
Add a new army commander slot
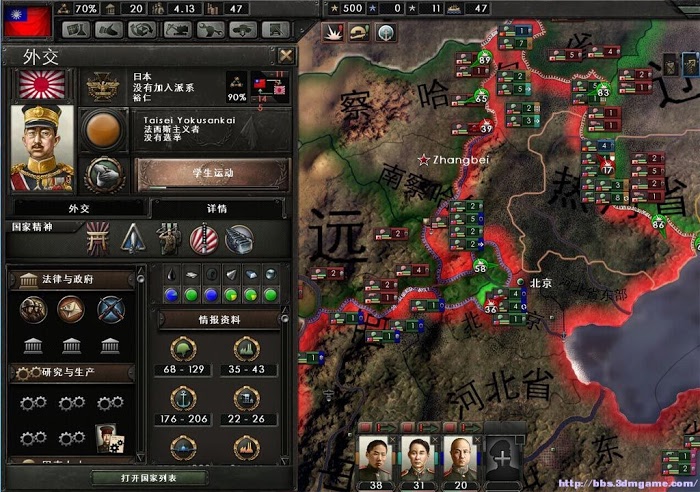tap(503, 457)
